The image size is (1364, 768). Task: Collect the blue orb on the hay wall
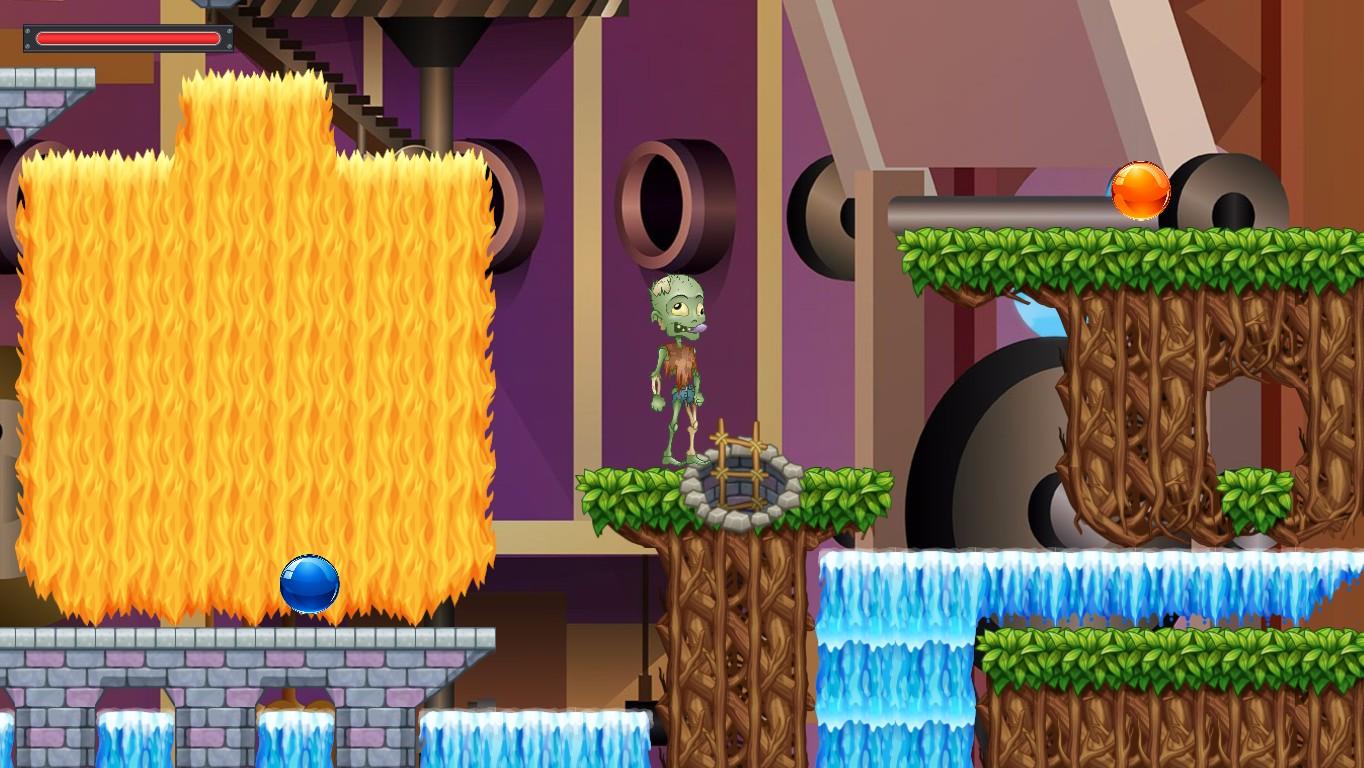(310, 583)
